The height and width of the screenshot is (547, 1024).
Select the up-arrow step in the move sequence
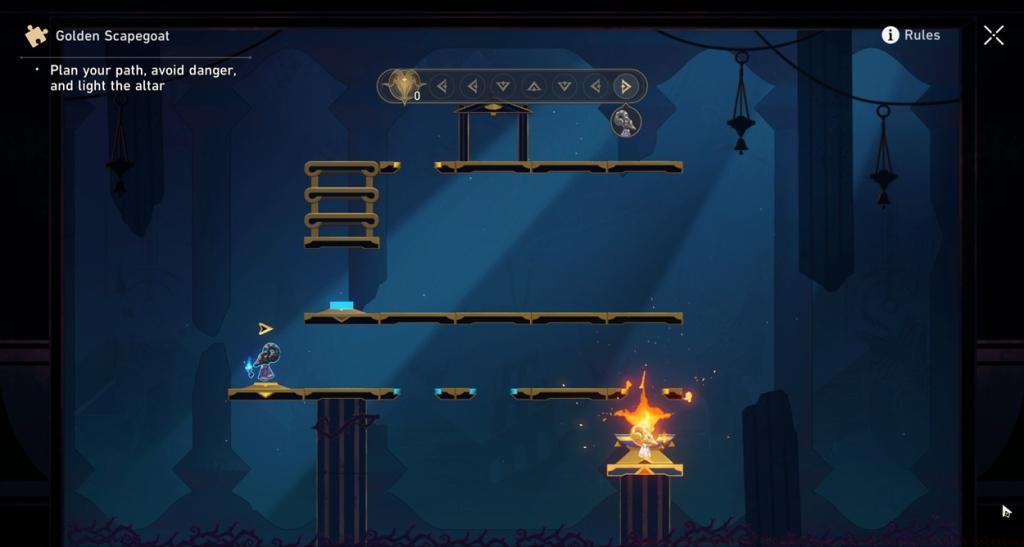534,87
